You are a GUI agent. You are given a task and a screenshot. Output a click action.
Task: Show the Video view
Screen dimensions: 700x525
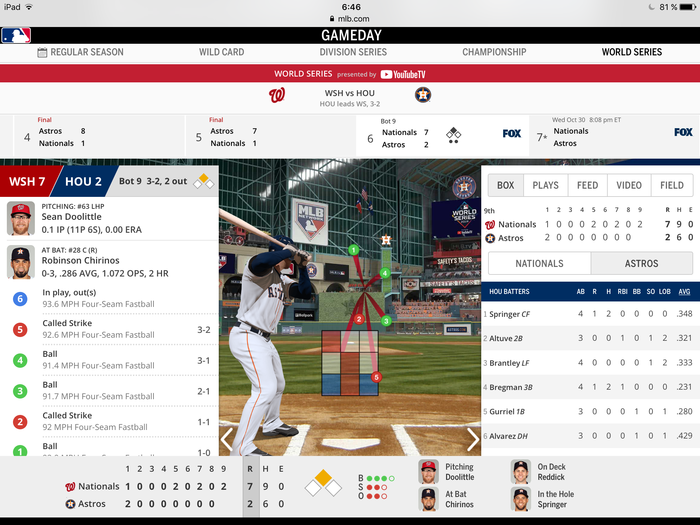(x=629, y=185)
